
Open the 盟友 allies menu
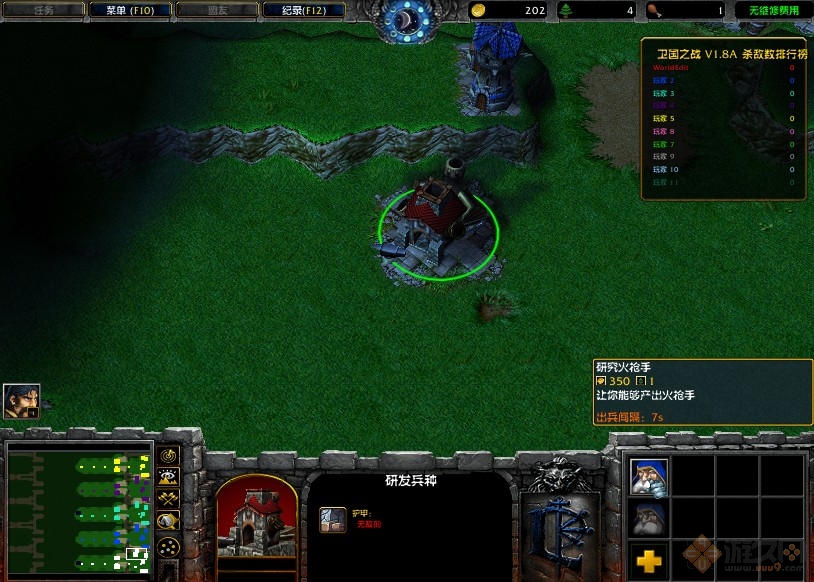218,11
